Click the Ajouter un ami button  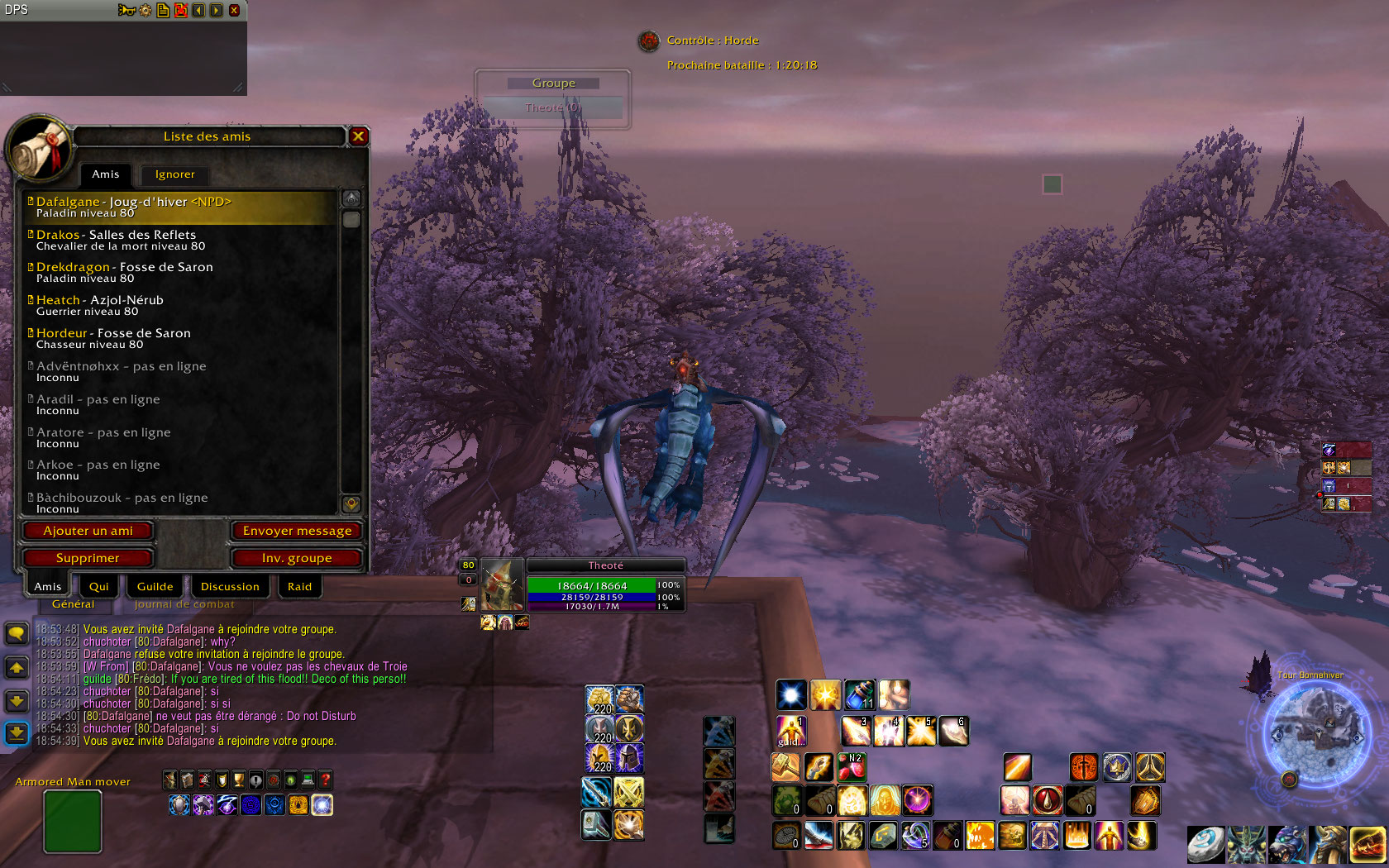pyautogui.click(x=88, y=531)
